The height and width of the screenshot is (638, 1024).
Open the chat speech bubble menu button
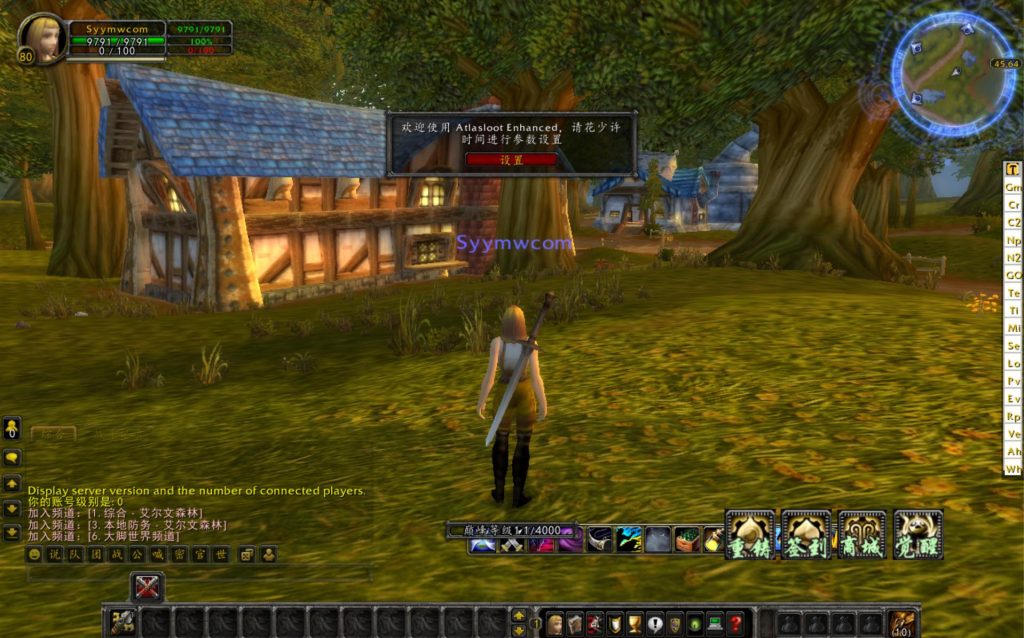(x=12, y=457)
